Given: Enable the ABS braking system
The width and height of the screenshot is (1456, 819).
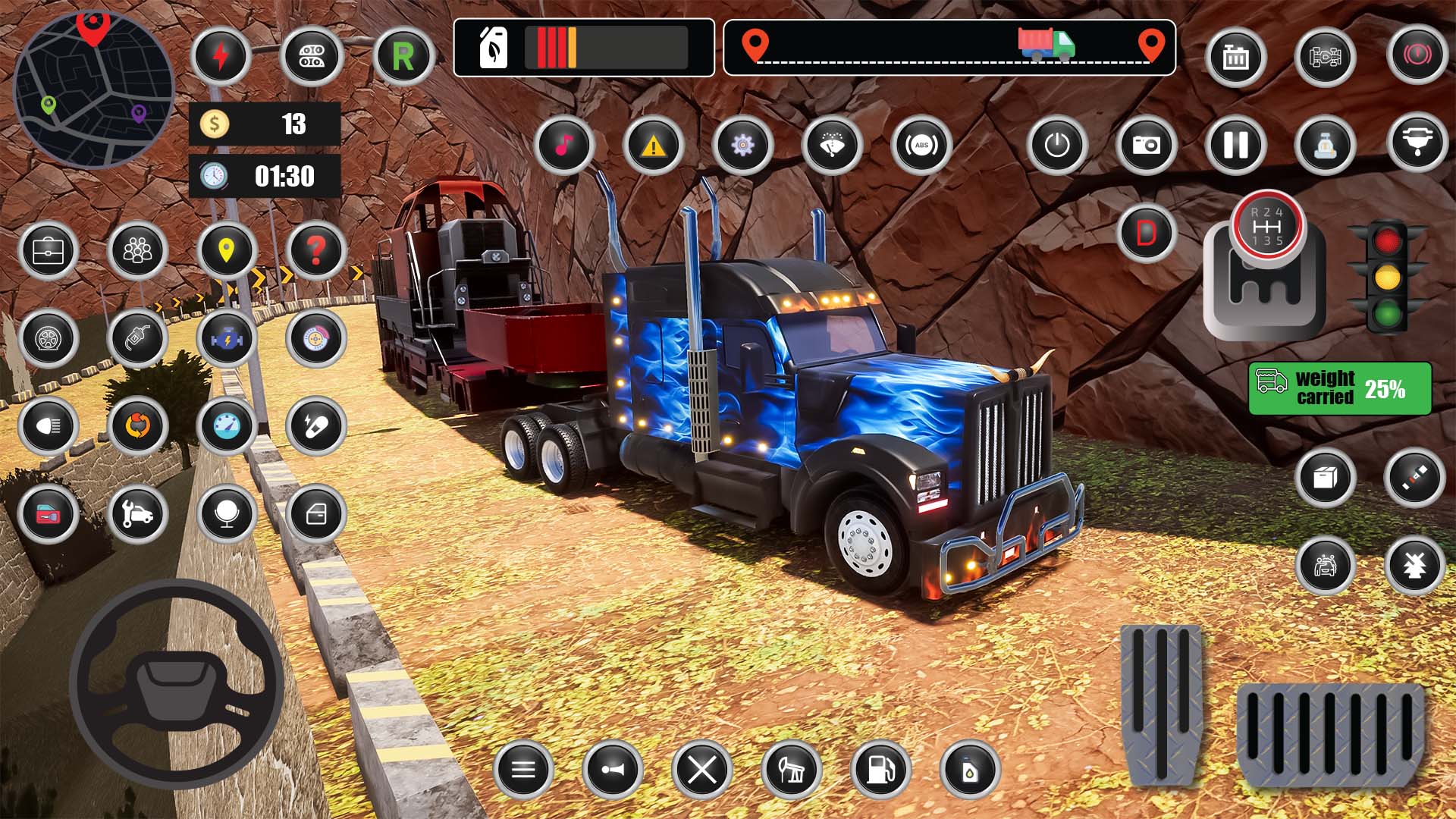Looking at the screenshot, I should coord(921,146).
